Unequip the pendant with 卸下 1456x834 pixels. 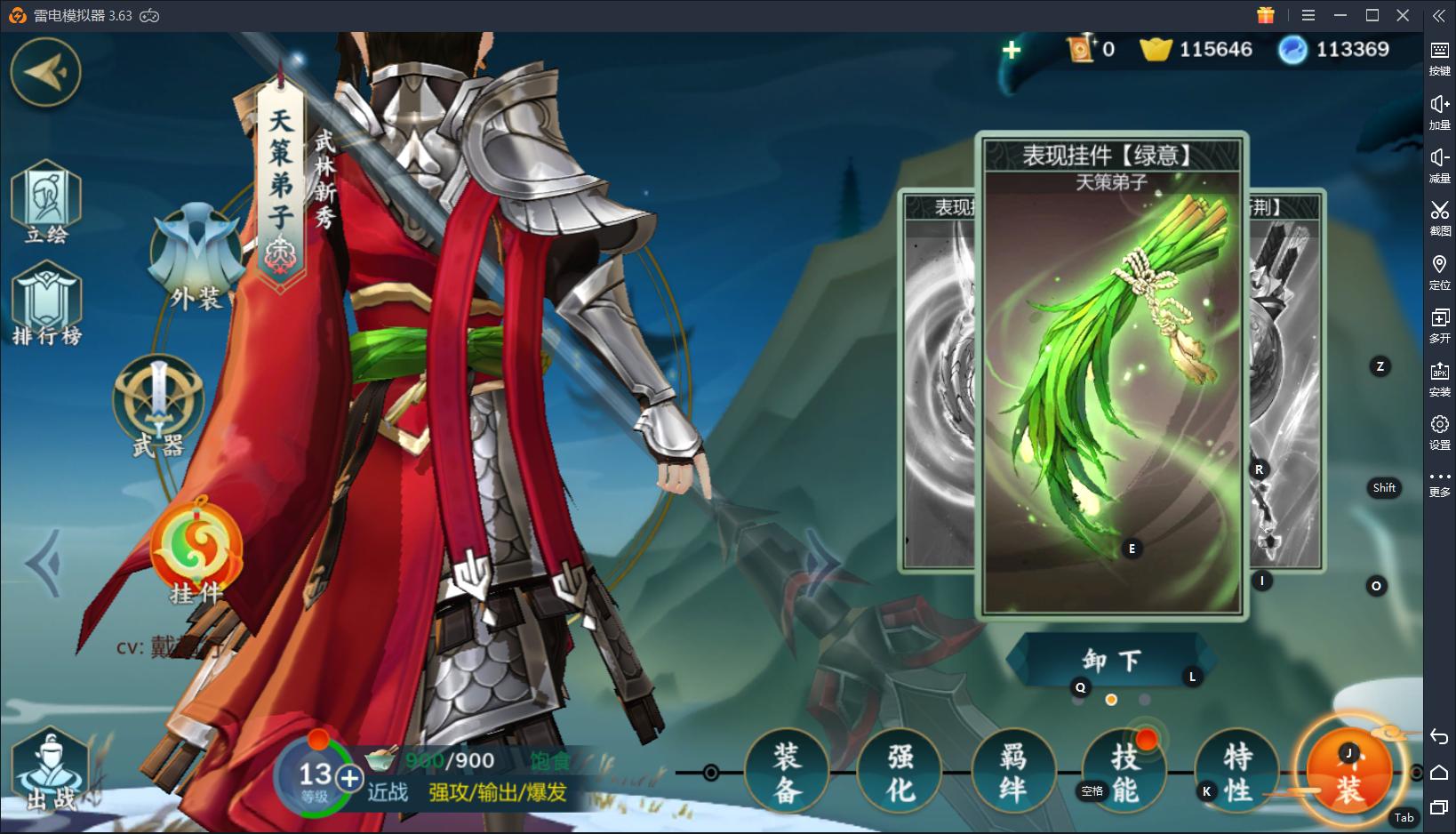pyautogui.click(x=1111, y=661)
